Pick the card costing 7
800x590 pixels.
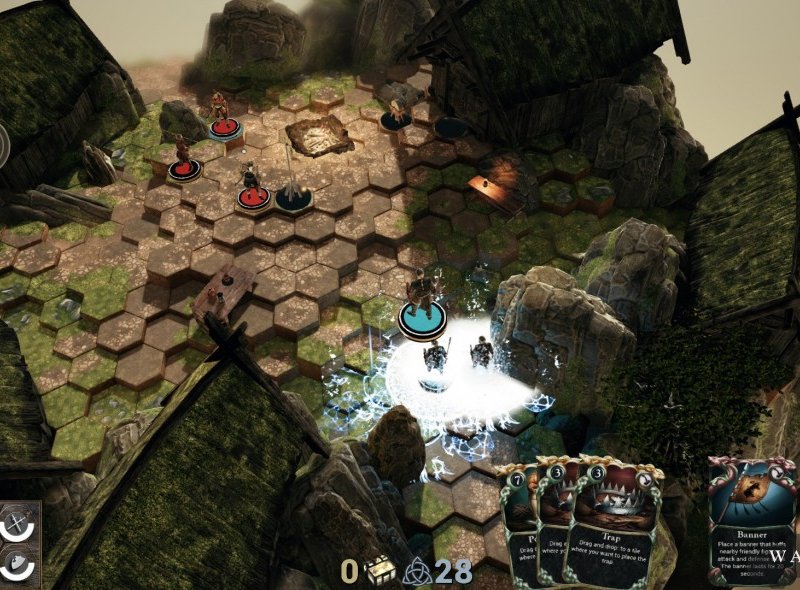click(518, 530)
